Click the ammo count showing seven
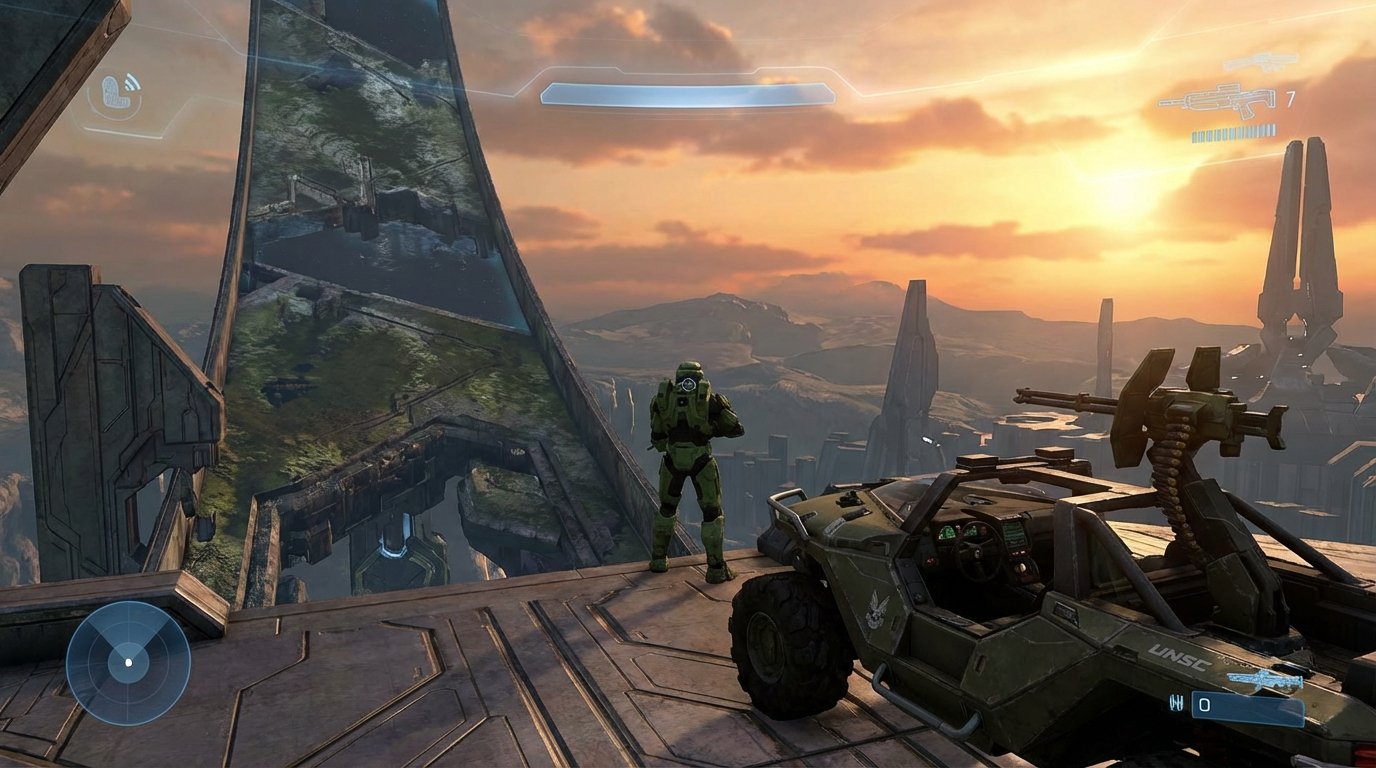The height and width of the screenshot is (768, 1376). [x=1290, y=100]
